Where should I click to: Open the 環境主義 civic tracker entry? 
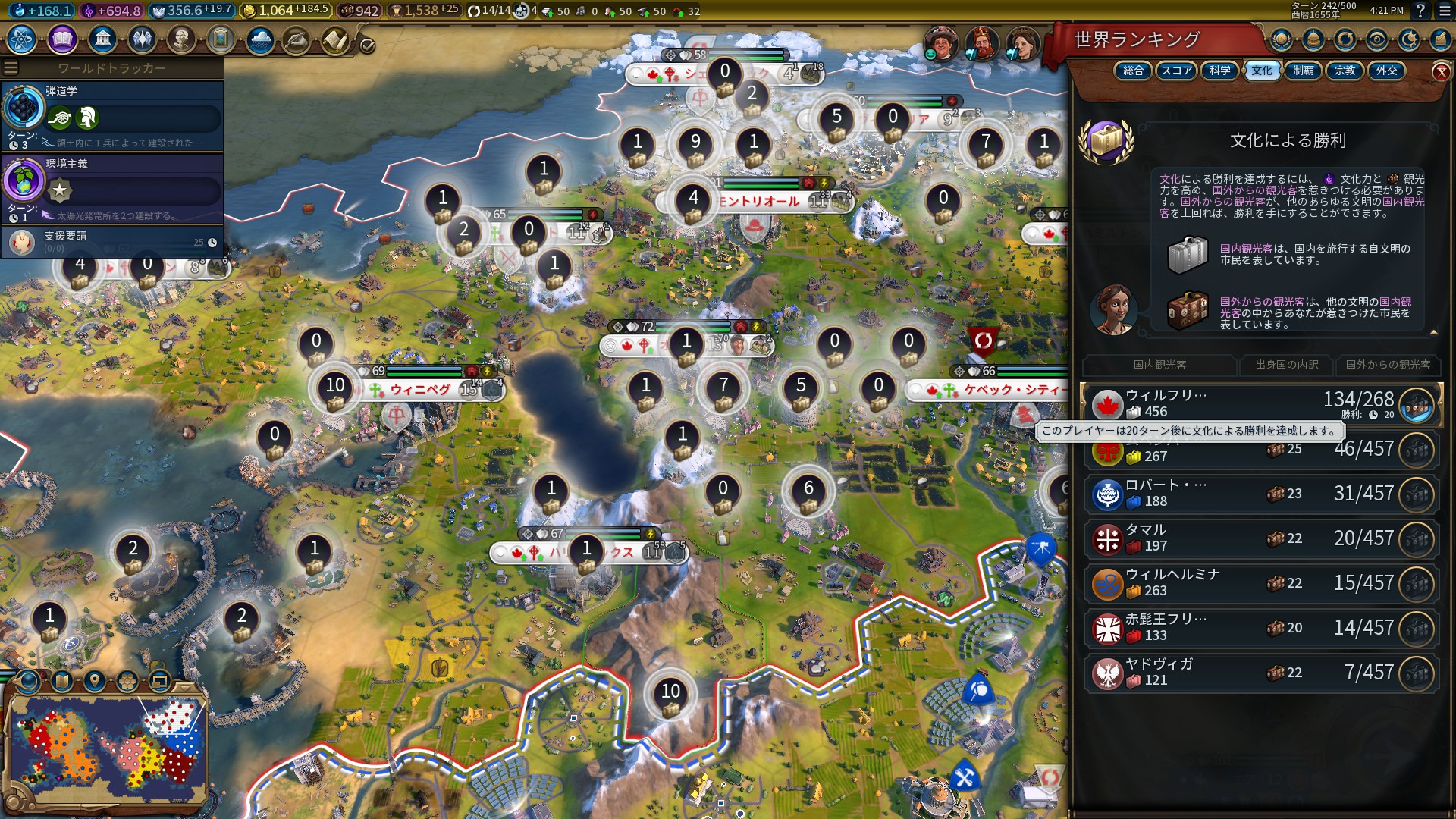coord(112,190)
